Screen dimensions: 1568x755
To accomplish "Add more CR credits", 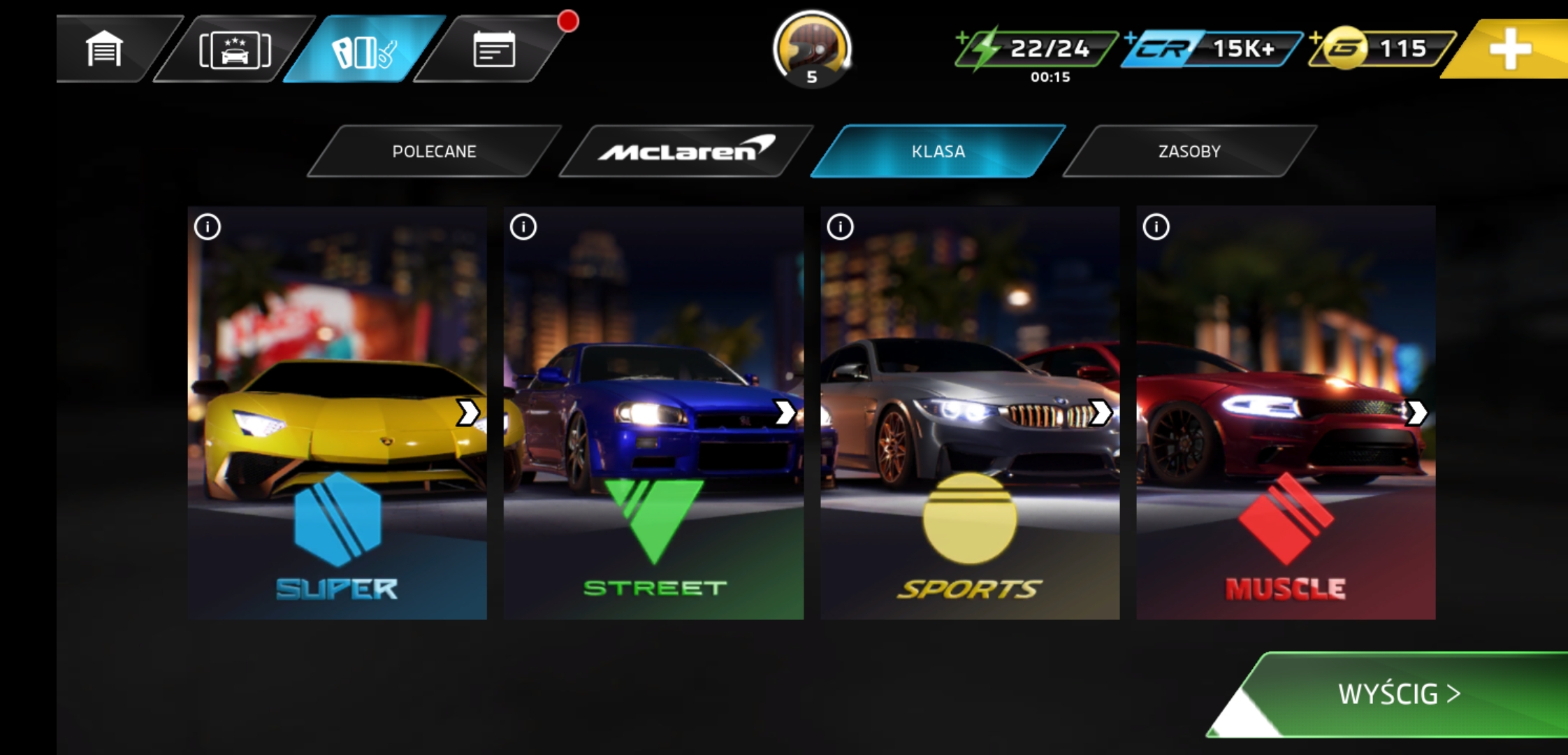I will pyautogui.click(x=1212, y=48).
